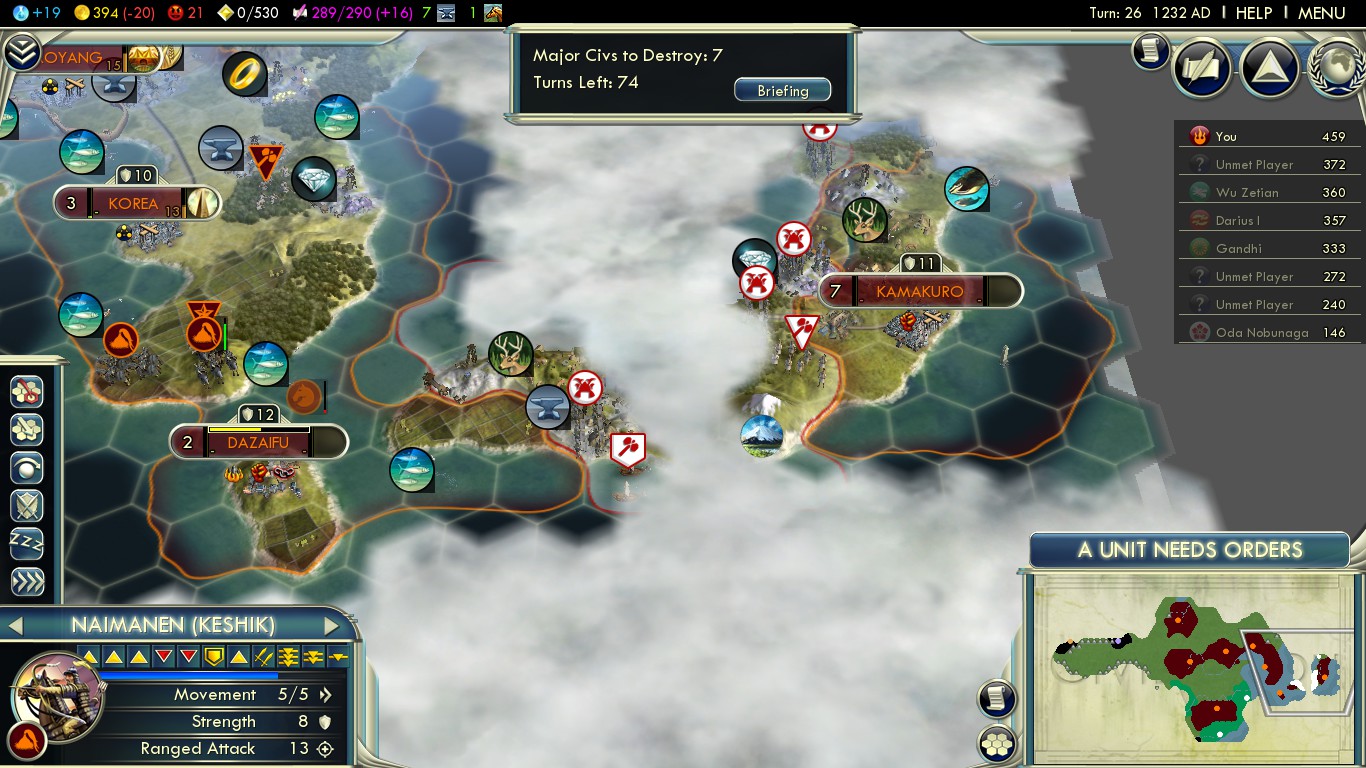Skip the unit's turn via chevron icon
Screen dimensions: 1366x768
pyautogui.click(x=25, y=582)
